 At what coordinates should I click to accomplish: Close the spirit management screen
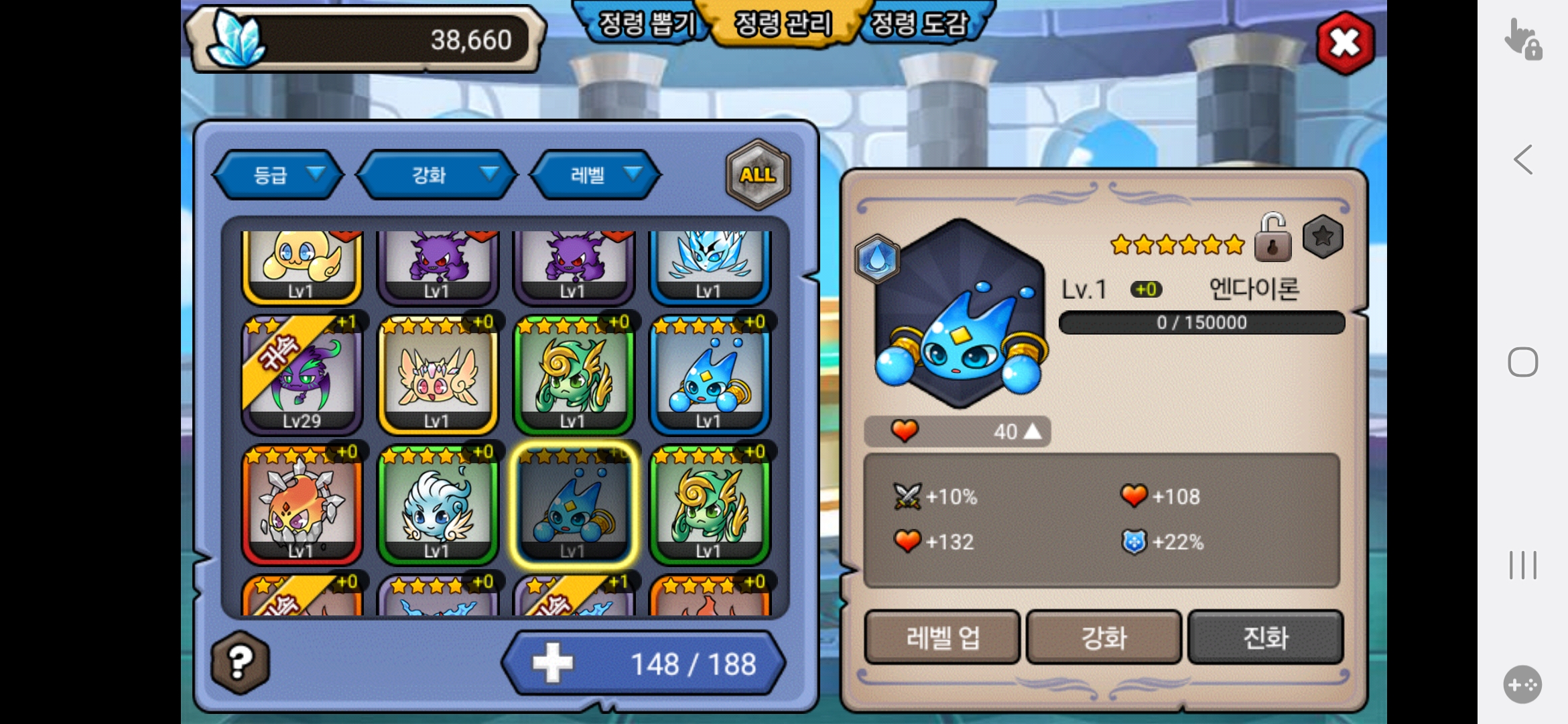(x=1345, y=44)
